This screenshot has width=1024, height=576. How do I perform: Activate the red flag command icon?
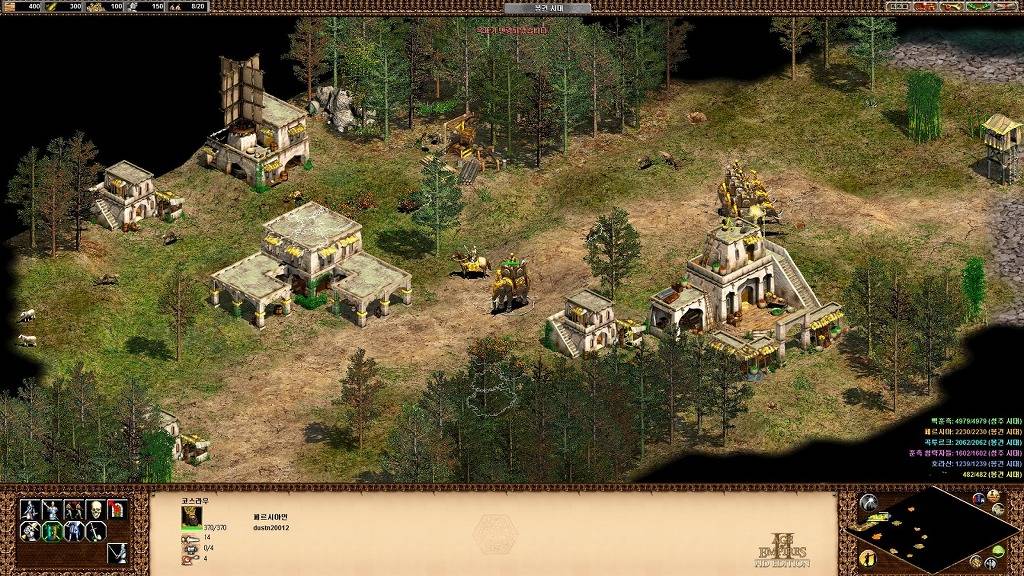pos(117,510)
